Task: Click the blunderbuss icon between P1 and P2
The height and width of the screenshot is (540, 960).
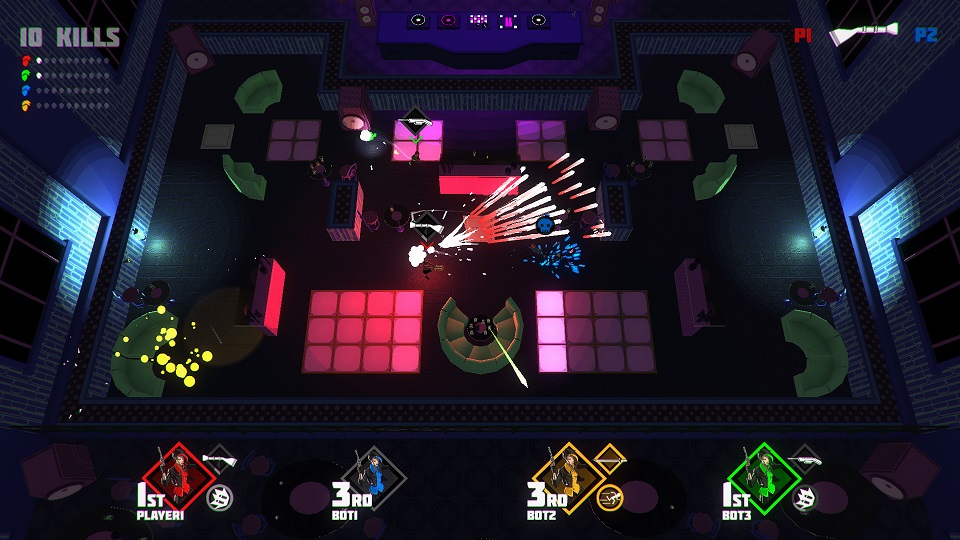Action: 863,35
